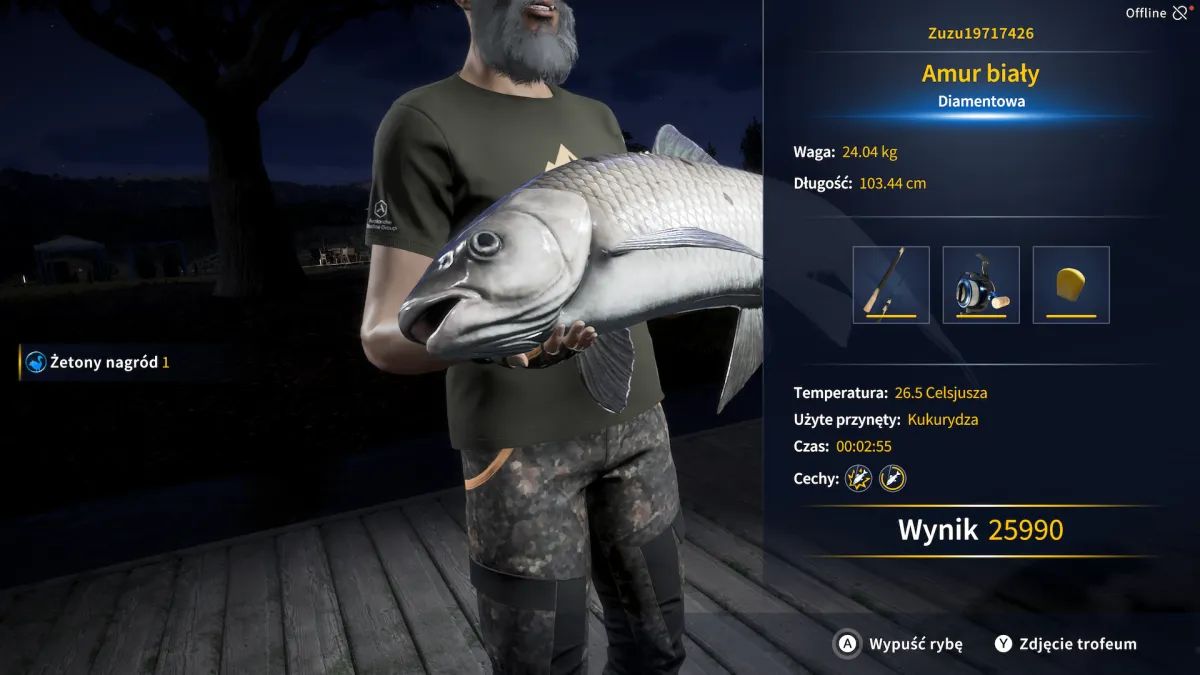Select the spinning reel equipment slot

click(x=981, y=285)
